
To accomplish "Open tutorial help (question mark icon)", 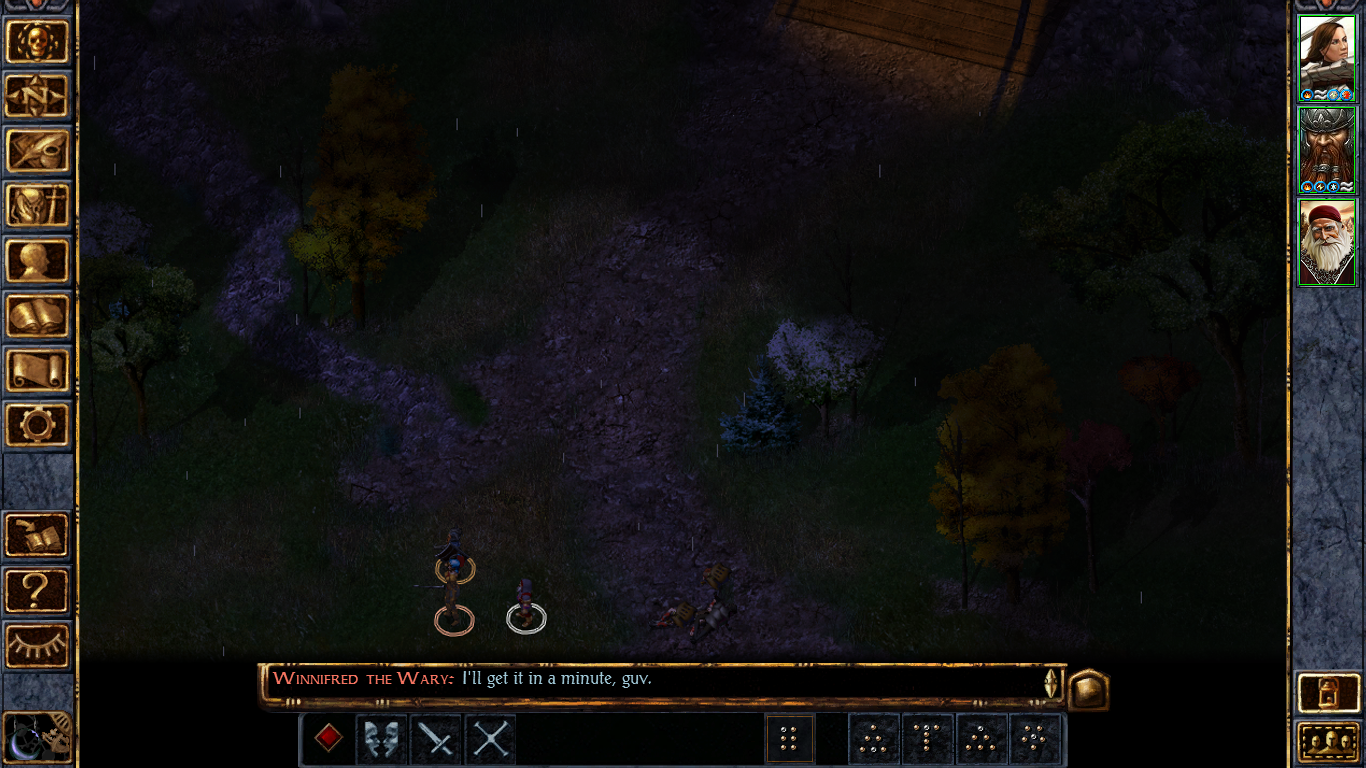I will [38, 590].
